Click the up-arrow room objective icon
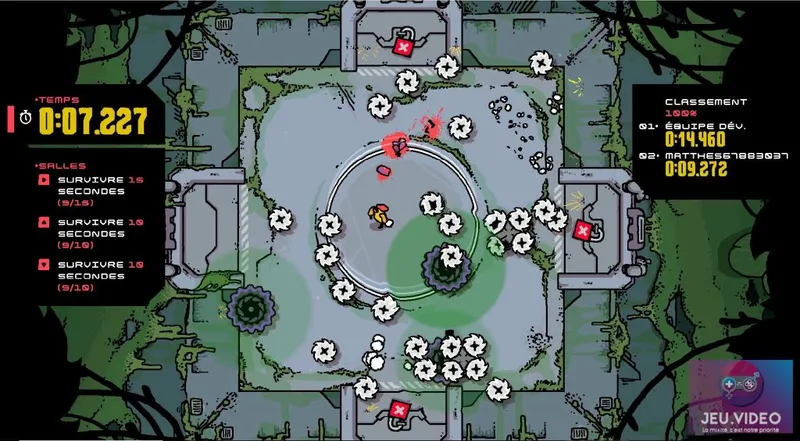800x441 pixels. click(x=44, y=222)
